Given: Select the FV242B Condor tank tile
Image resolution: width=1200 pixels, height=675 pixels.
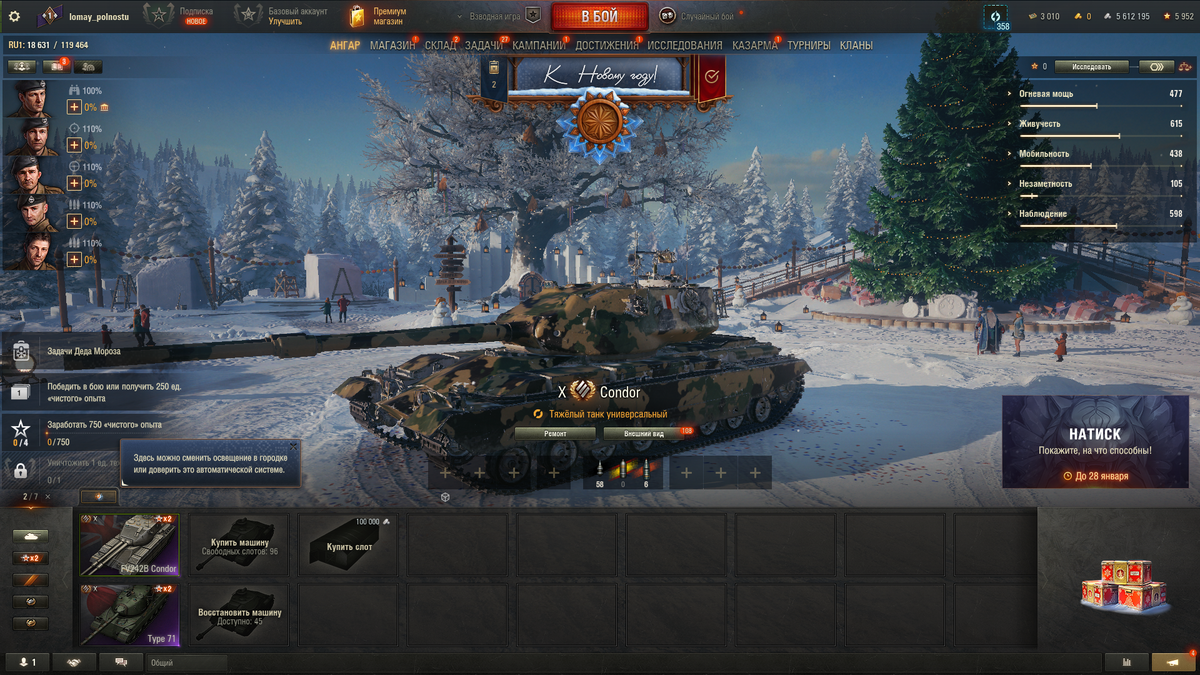Looking at the screenshot, I should (130, 545).
